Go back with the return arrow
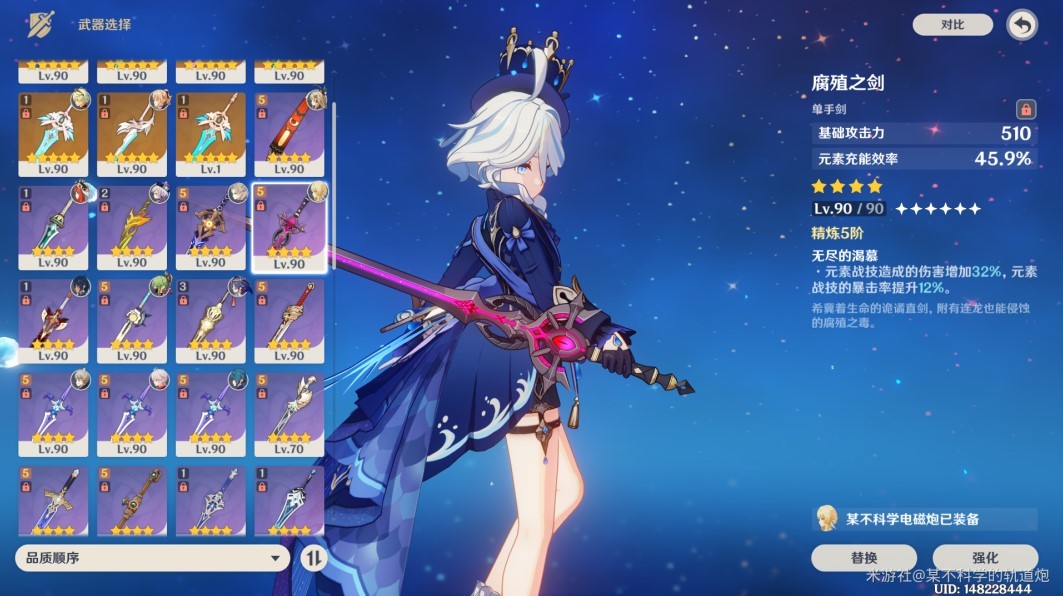Viewport: 1063px width, 596px height. pyautogui.click(x=1021, y=25)
